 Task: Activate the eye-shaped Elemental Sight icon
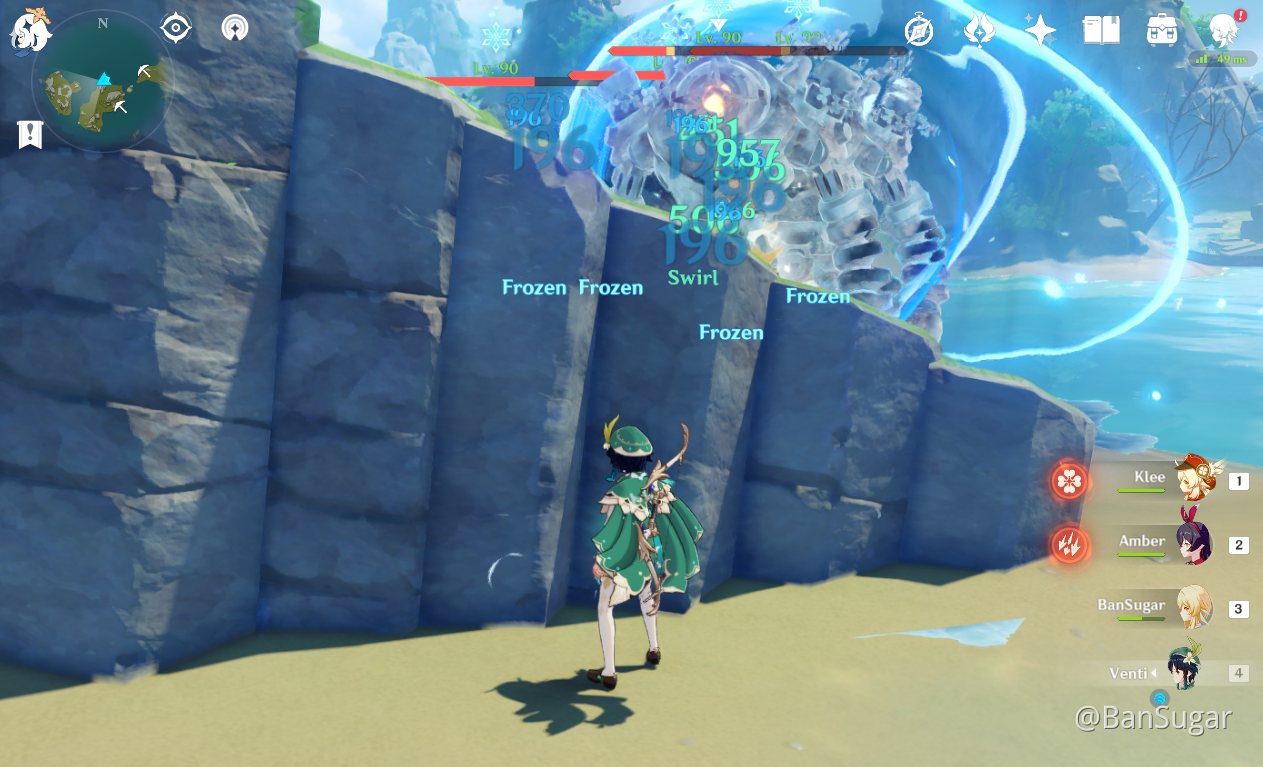176,28
